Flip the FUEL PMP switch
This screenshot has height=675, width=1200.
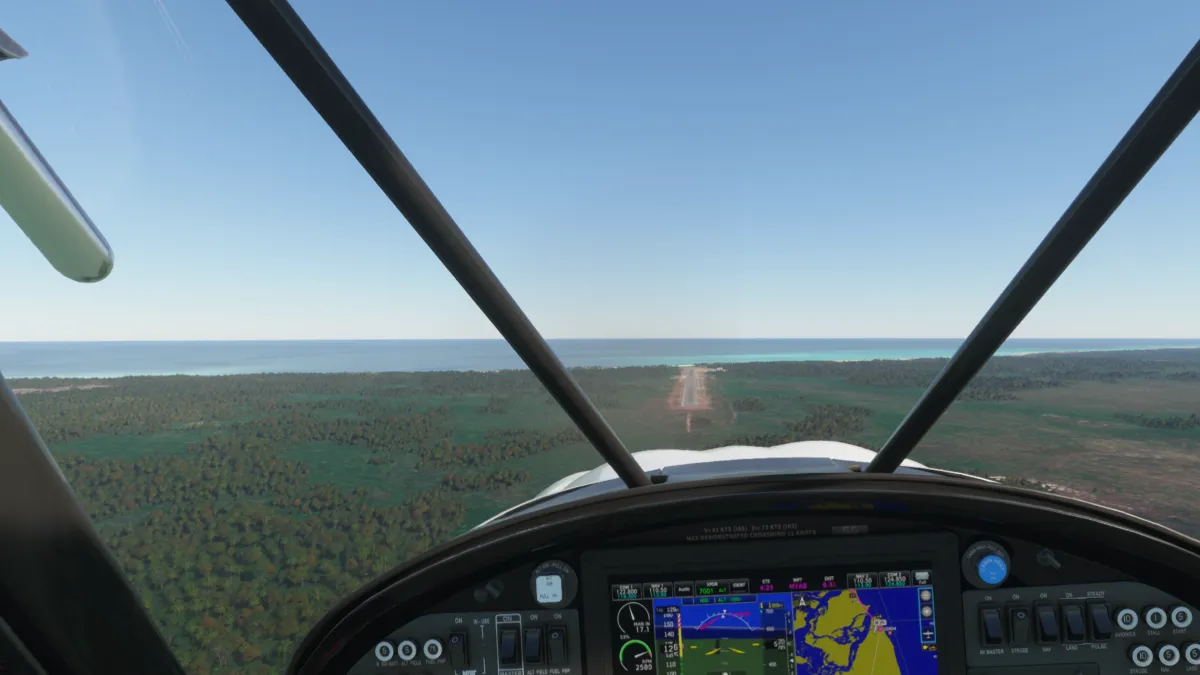(x=557, y=645)
